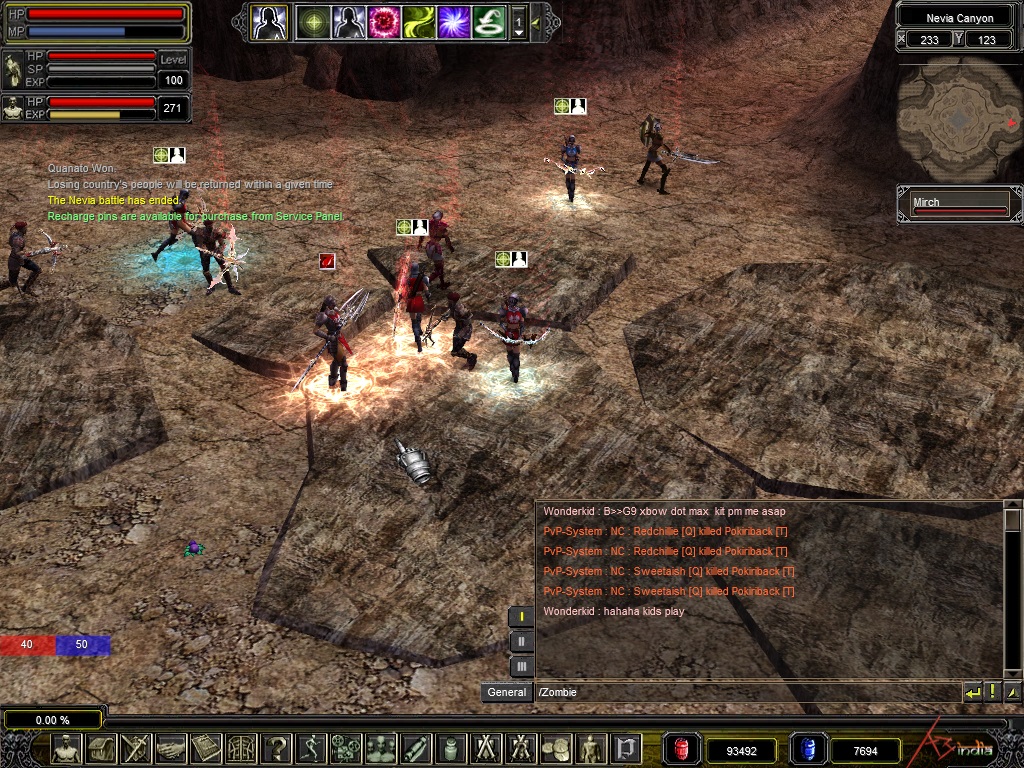This screenshot has height=768, width=1024.
Task: Focus the chat input containing /Zombie
Action: 745,692
